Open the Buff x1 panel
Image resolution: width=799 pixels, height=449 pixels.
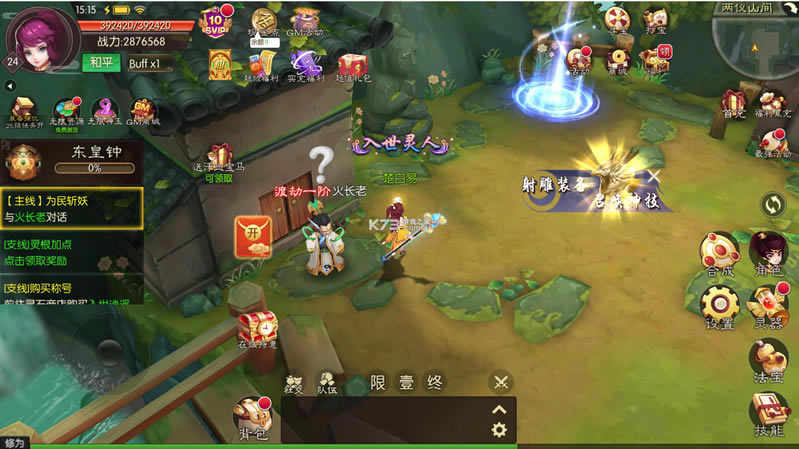coord(149,63)
